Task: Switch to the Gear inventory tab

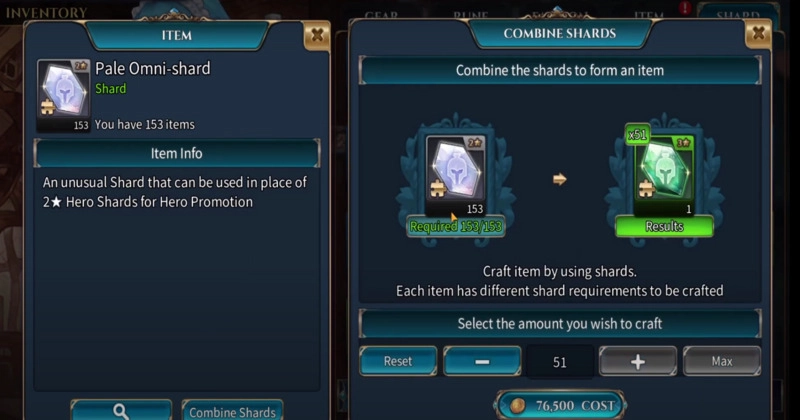Action: (381, 15)
